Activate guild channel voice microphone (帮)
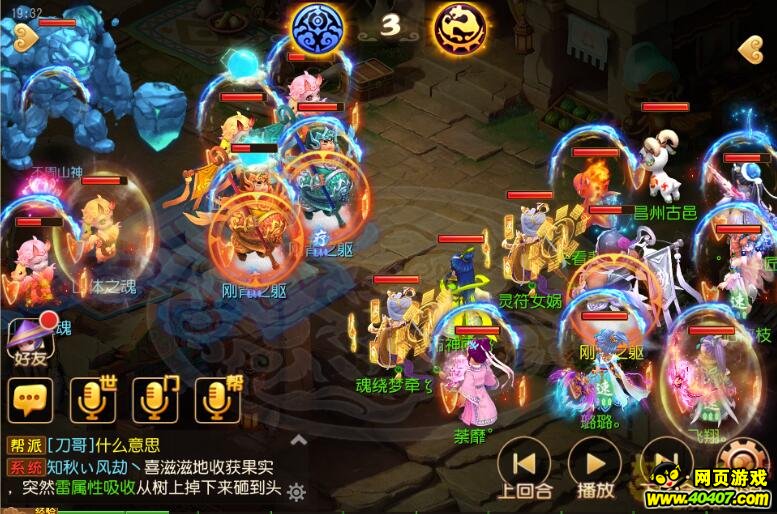The height and width of the screenshot is (514, 777). pyautogui.click(x=216, y=400)
